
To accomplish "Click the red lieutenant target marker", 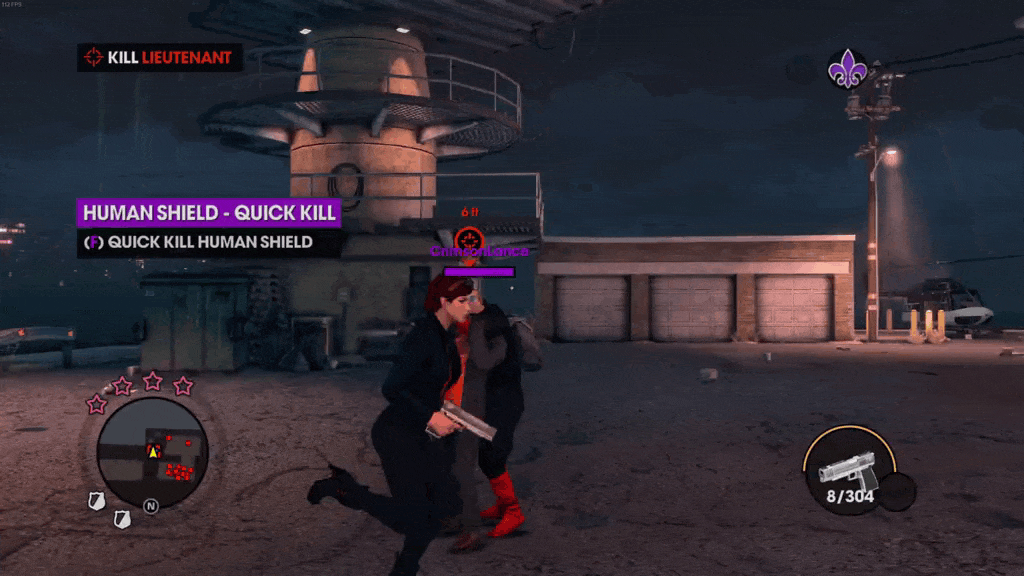I will (468, 239).
